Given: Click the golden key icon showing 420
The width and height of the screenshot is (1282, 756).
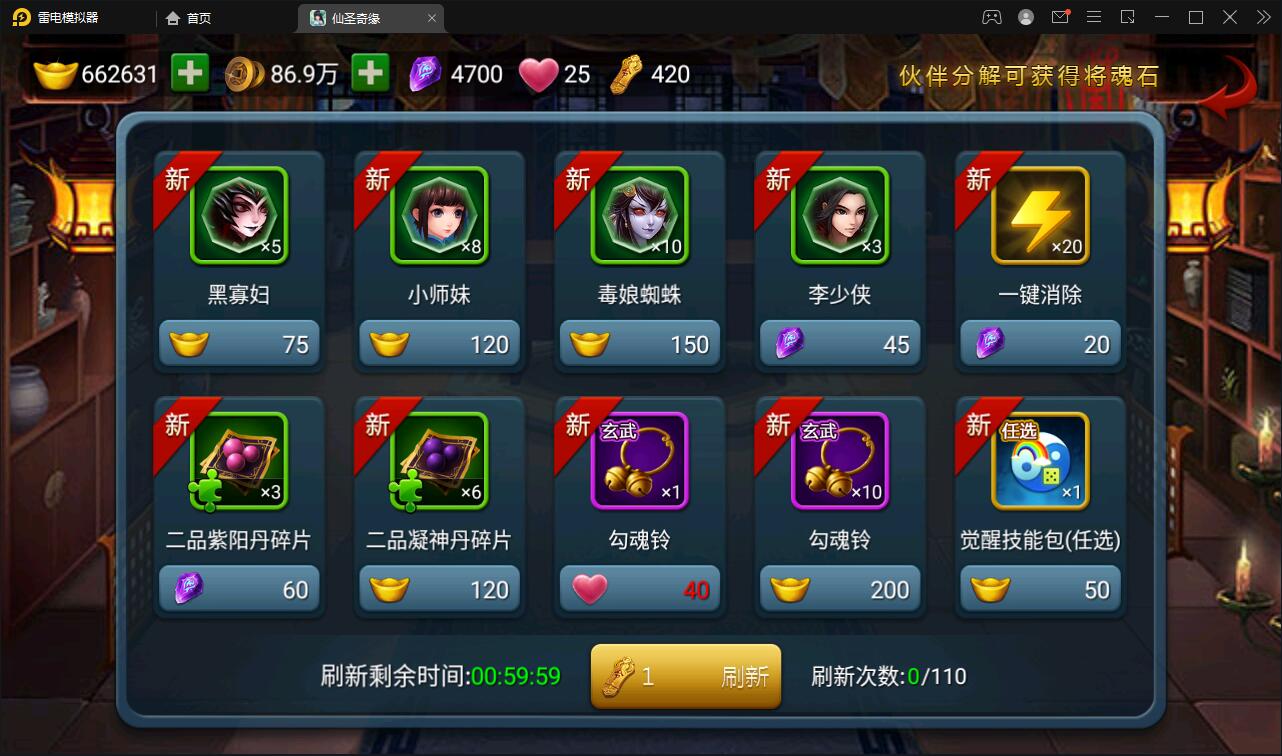Looking at the screenshot, I should pos(622,73).
